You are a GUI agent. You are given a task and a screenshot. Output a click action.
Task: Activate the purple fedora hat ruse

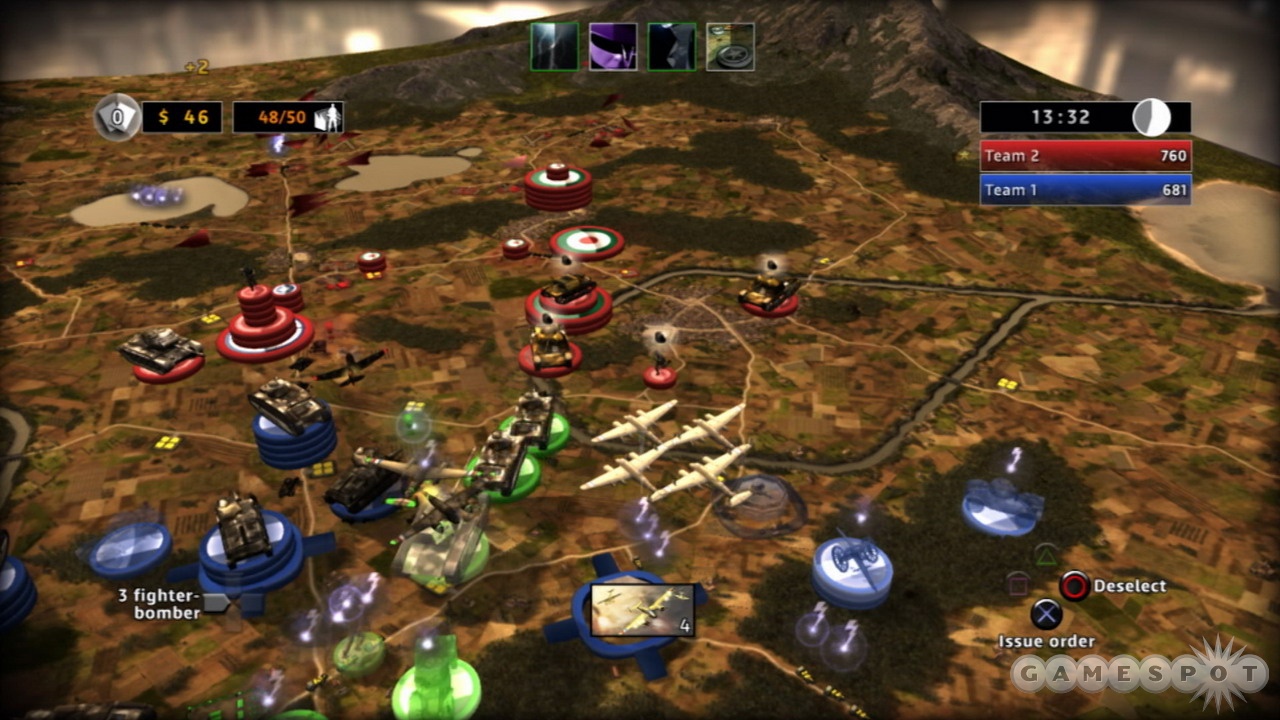click(613, 47)
